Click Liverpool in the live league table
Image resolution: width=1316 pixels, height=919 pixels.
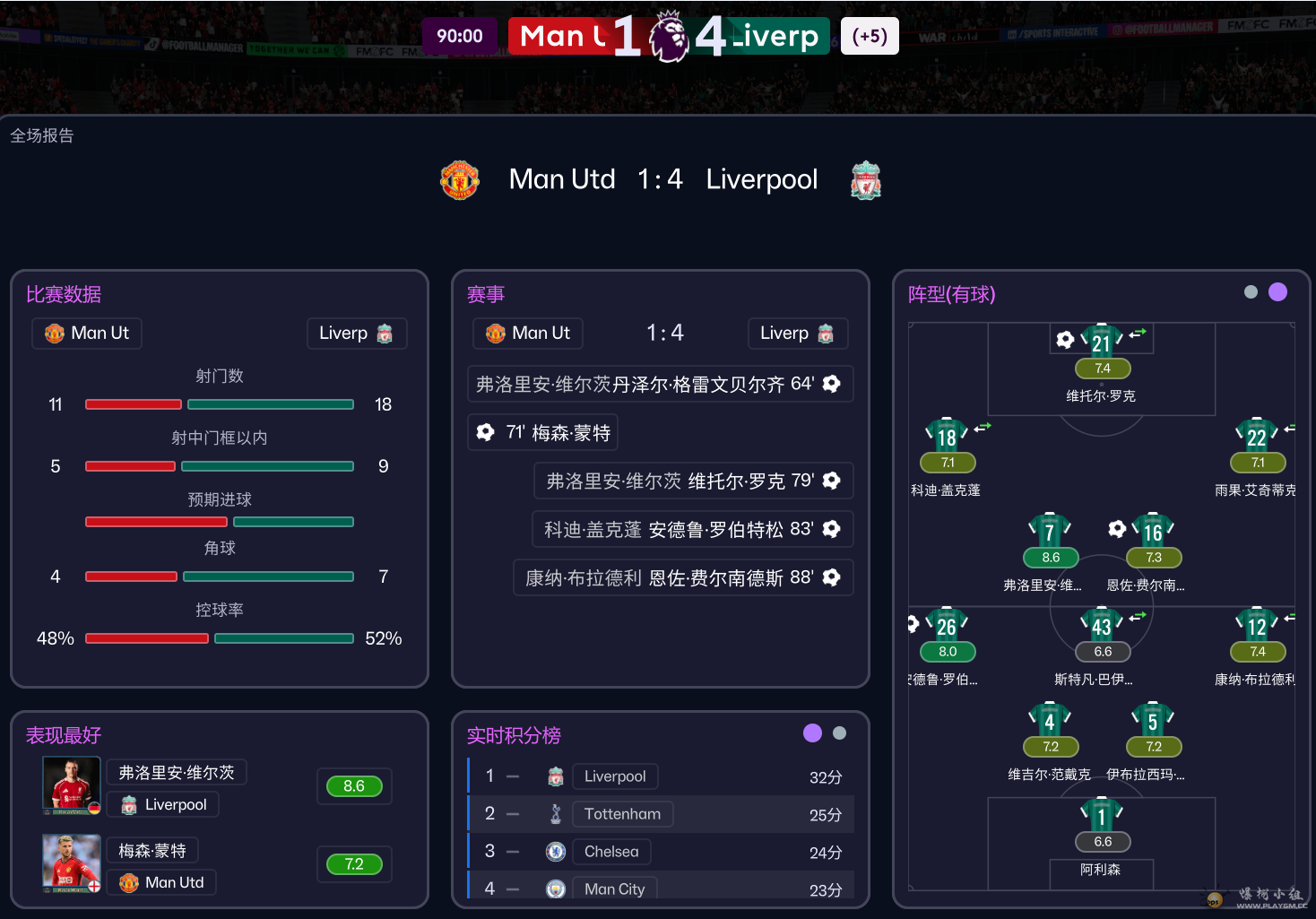pos(614,776)
